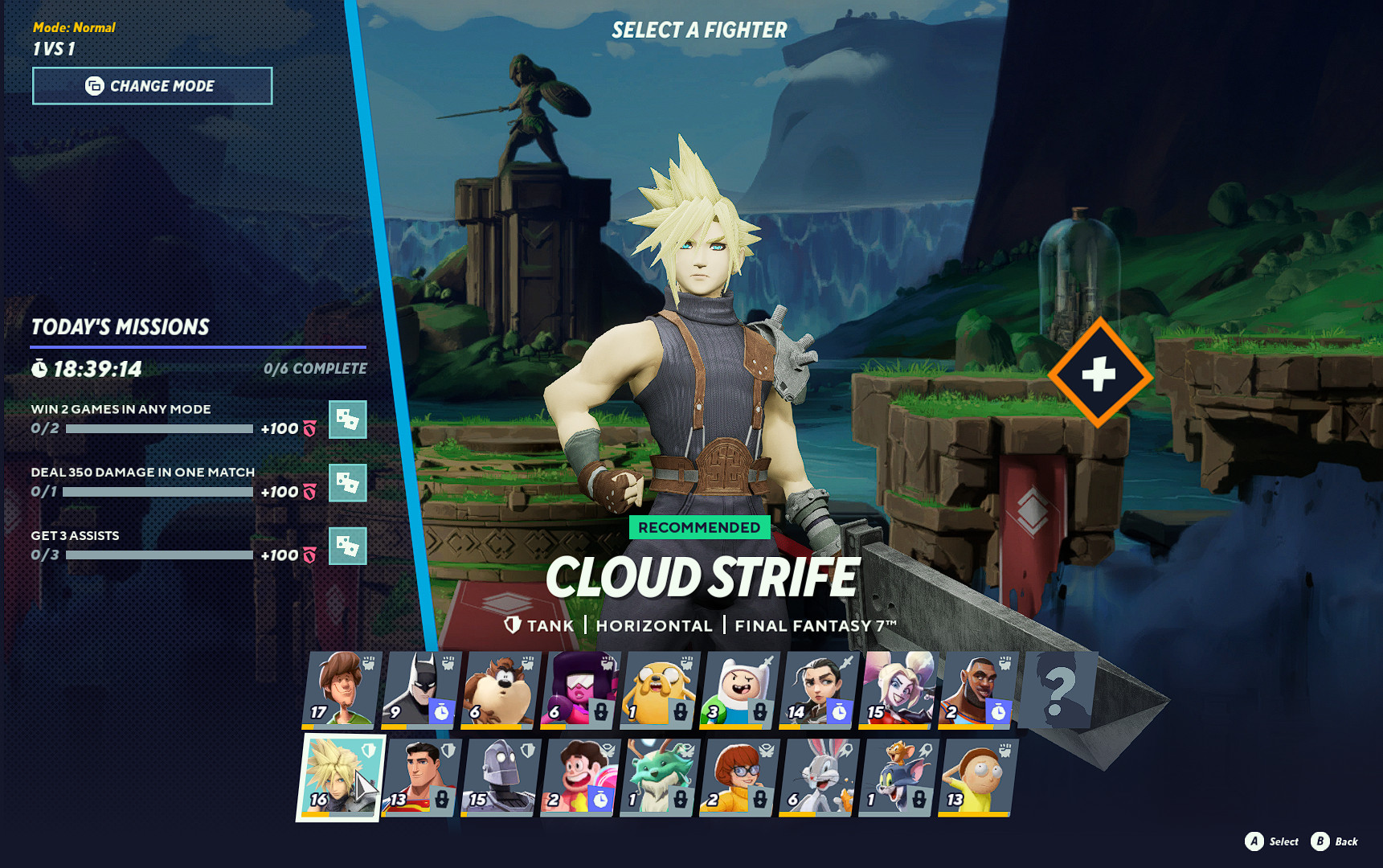Open Today's Missions header section
Screen dimensions: 1383x868
coord(119,327)
